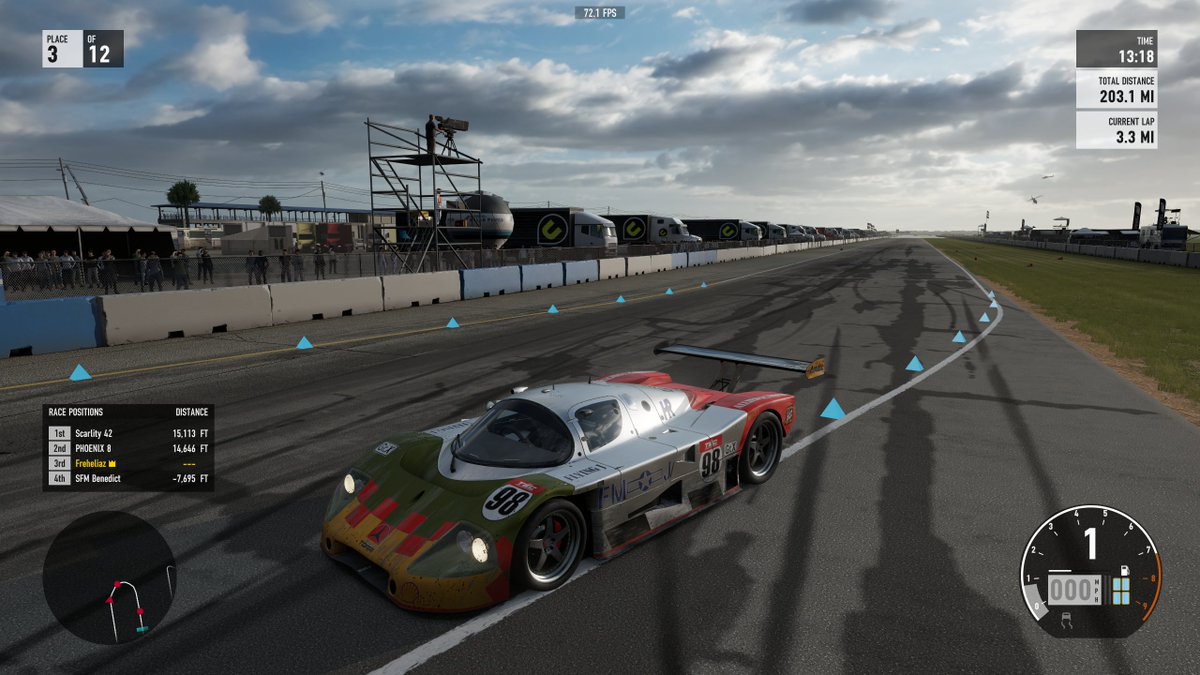
Task: Select PHOENIX 8 in race positions
Action: tap(127, 449)
